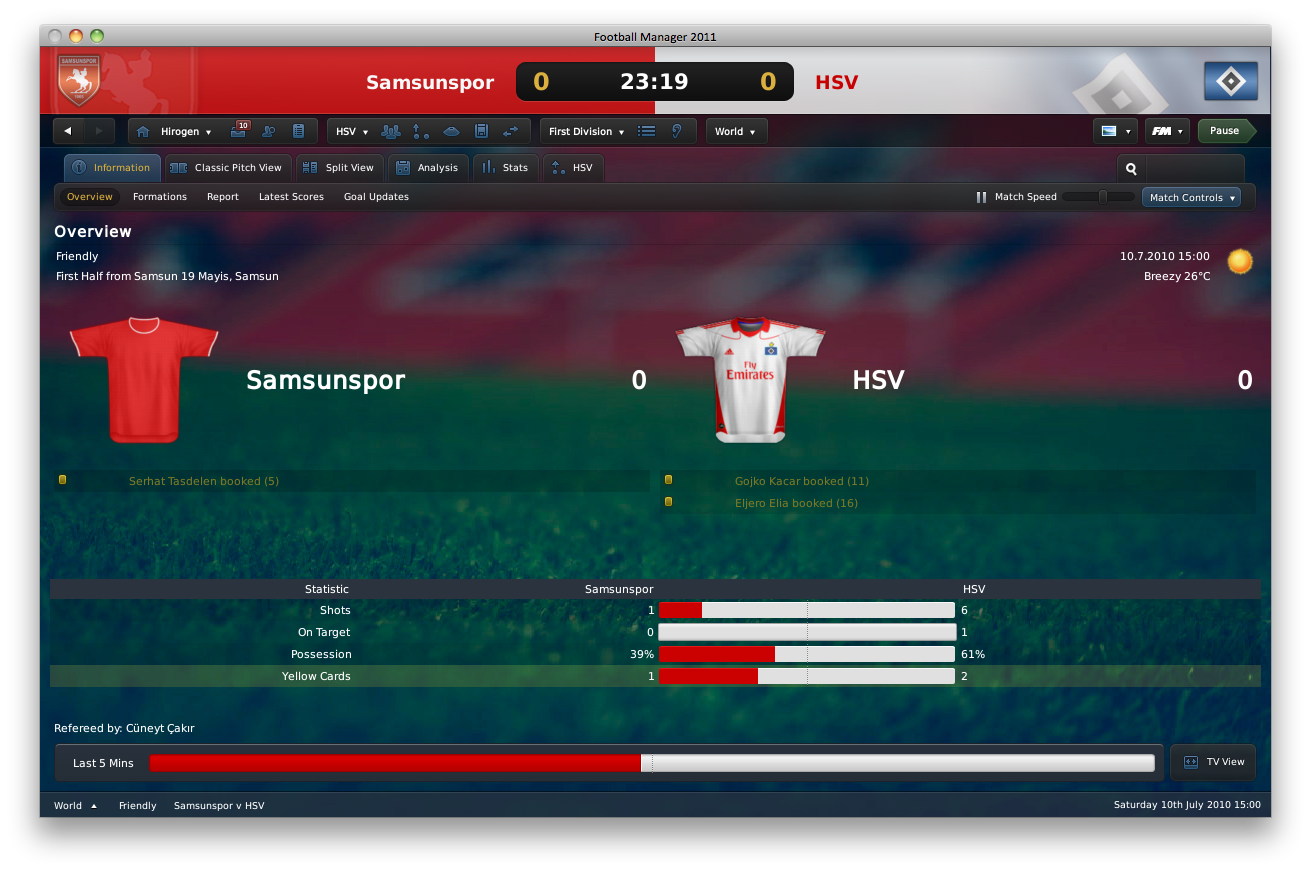This screenshot has width=1311, height=872.
Task: View the Formations sub-page
Action: click(x=160, y=197)
